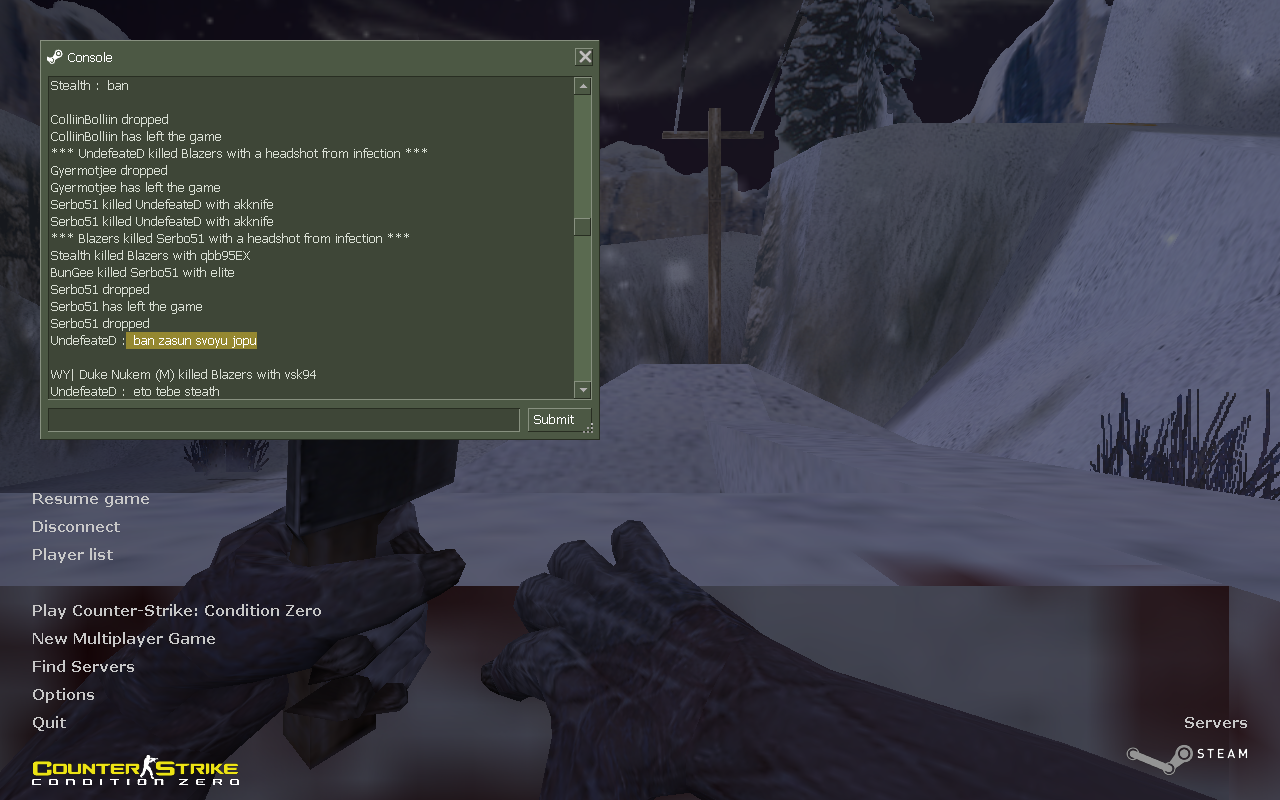Open the Options menu
The image size is (1280, 800).
coord(63,695)
